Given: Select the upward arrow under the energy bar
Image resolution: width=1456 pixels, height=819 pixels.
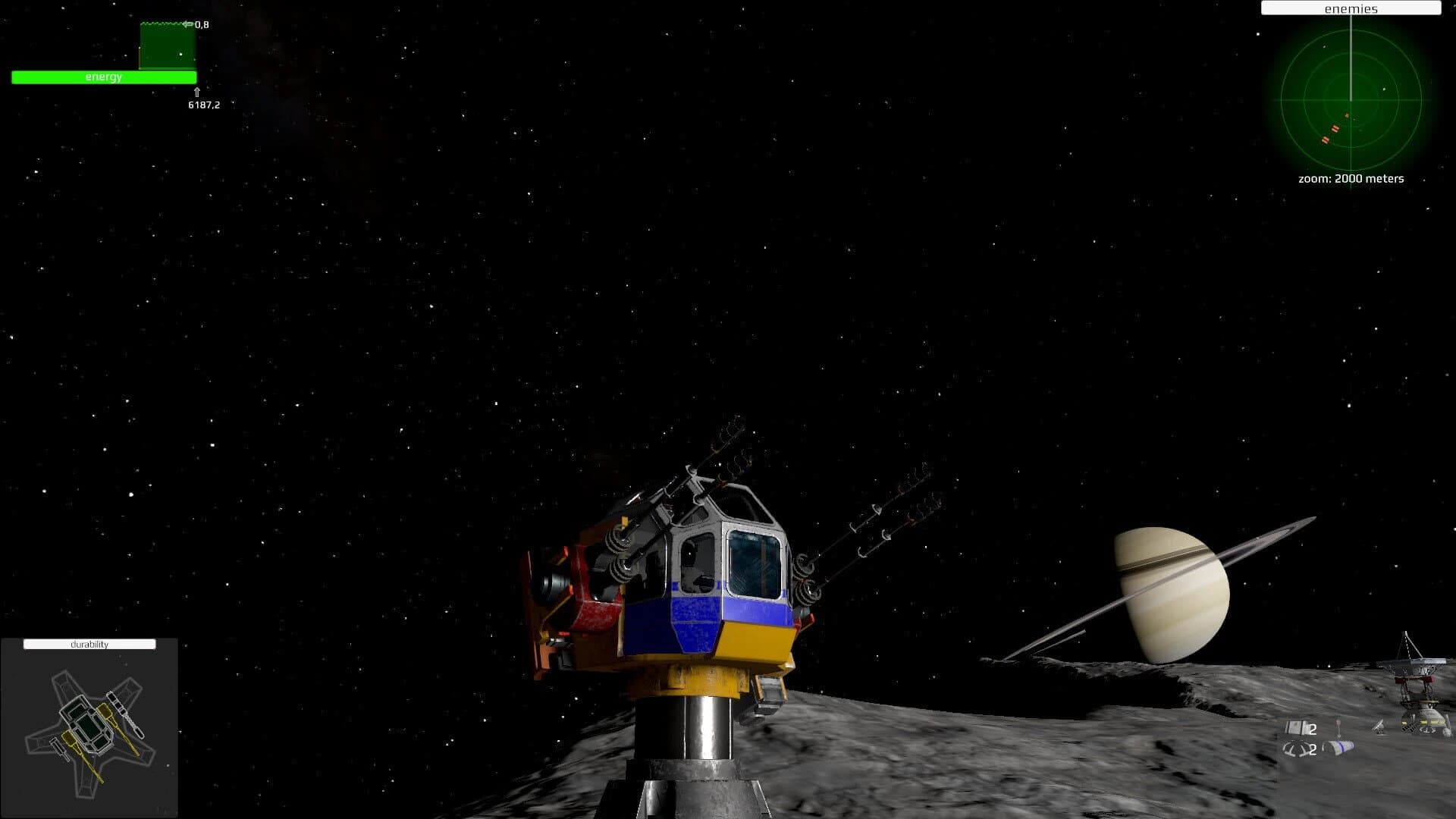Looking at the screenshot, I should coord(199,92).
